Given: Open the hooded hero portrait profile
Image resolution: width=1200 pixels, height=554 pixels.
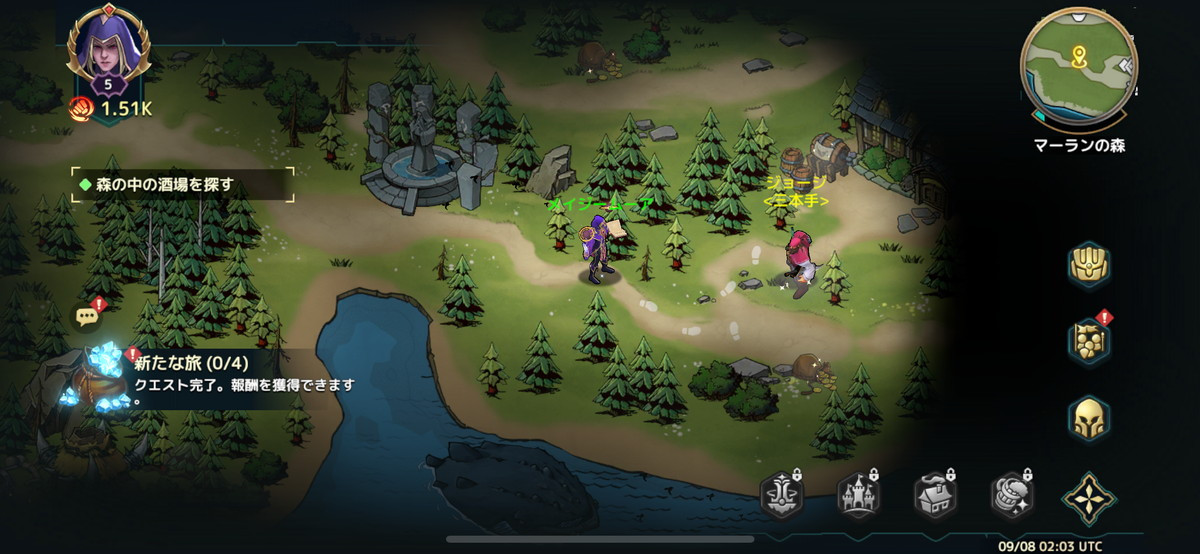Looking at the screenshot, I should [107, 47].
